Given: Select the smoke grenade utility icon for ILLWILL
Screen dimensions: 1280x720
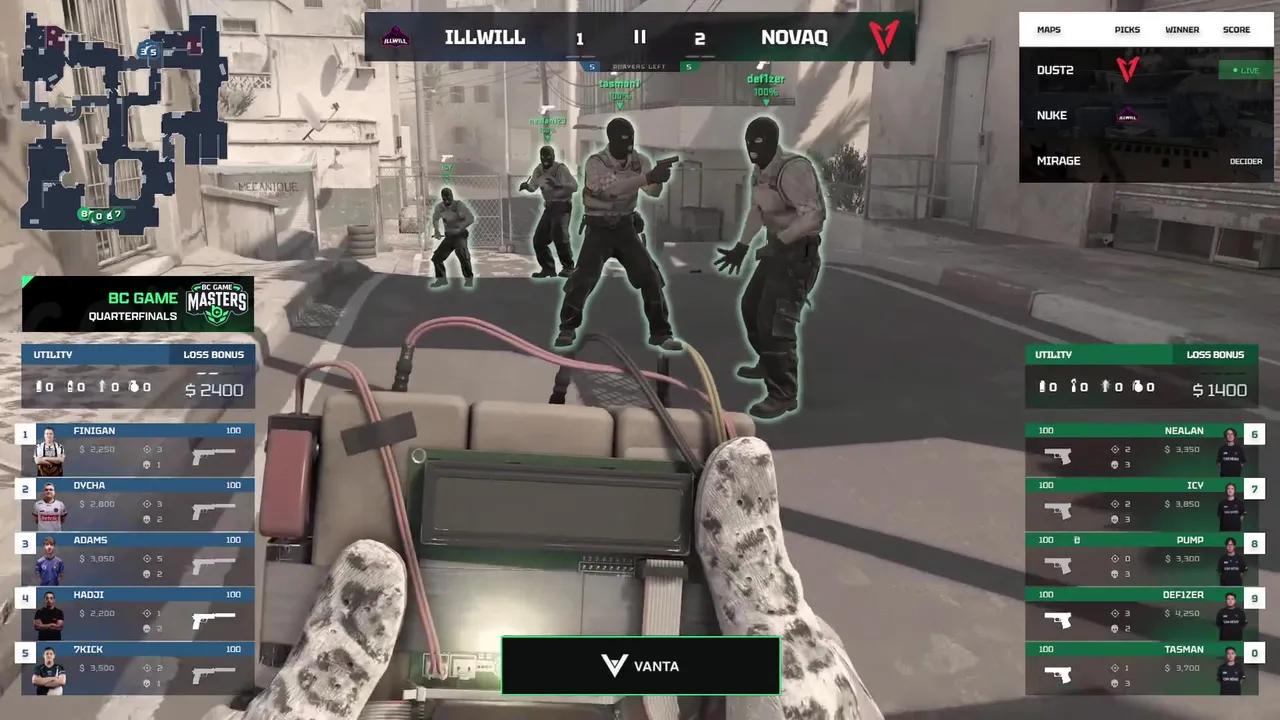Looking at the screenshot, I should pyautogui.click(x=40, y=387).
